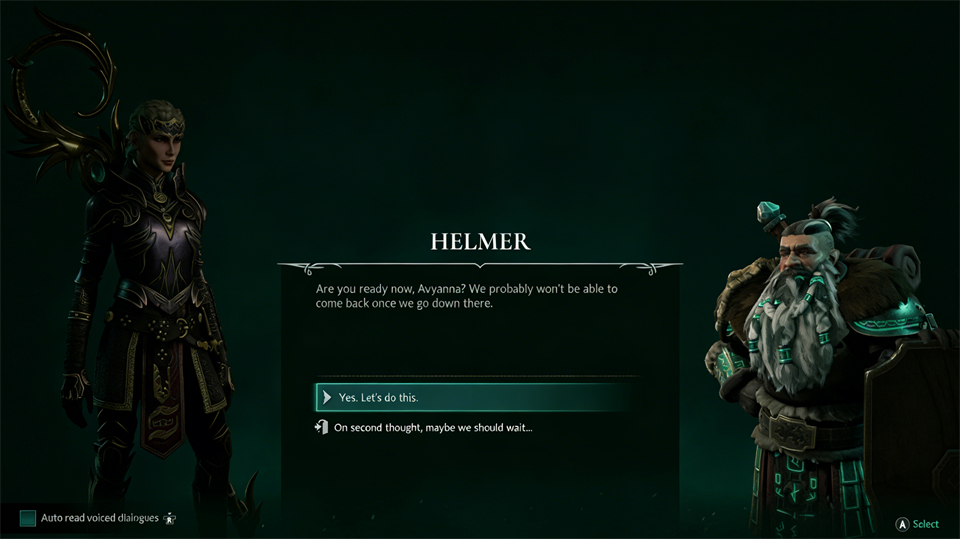The width and height of the screenshot is (960, 539).
Task: Toggle the Auto read voiced dialogues checkbox
Action: [28, 518]
